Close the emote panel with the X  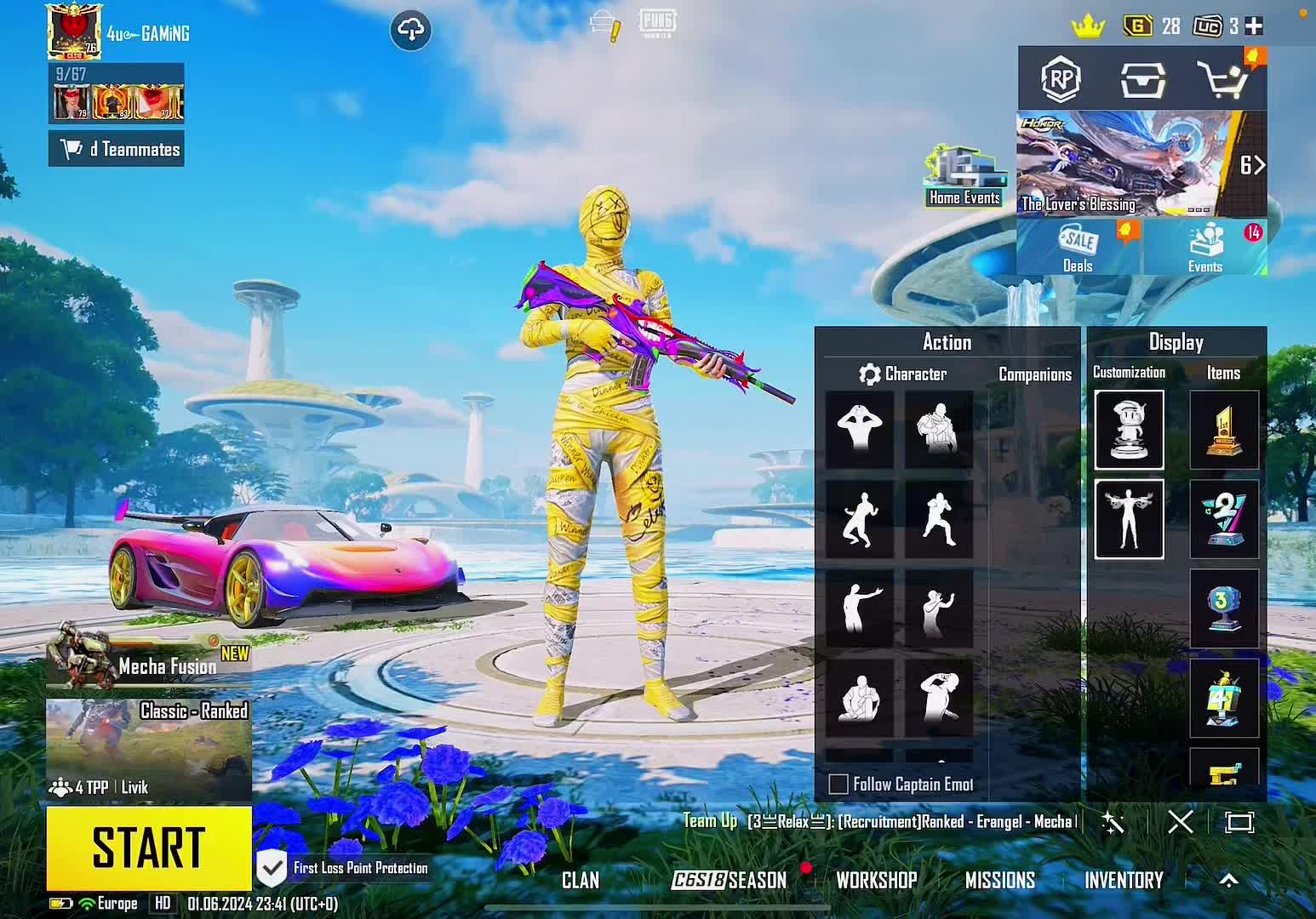[1180, 822]
